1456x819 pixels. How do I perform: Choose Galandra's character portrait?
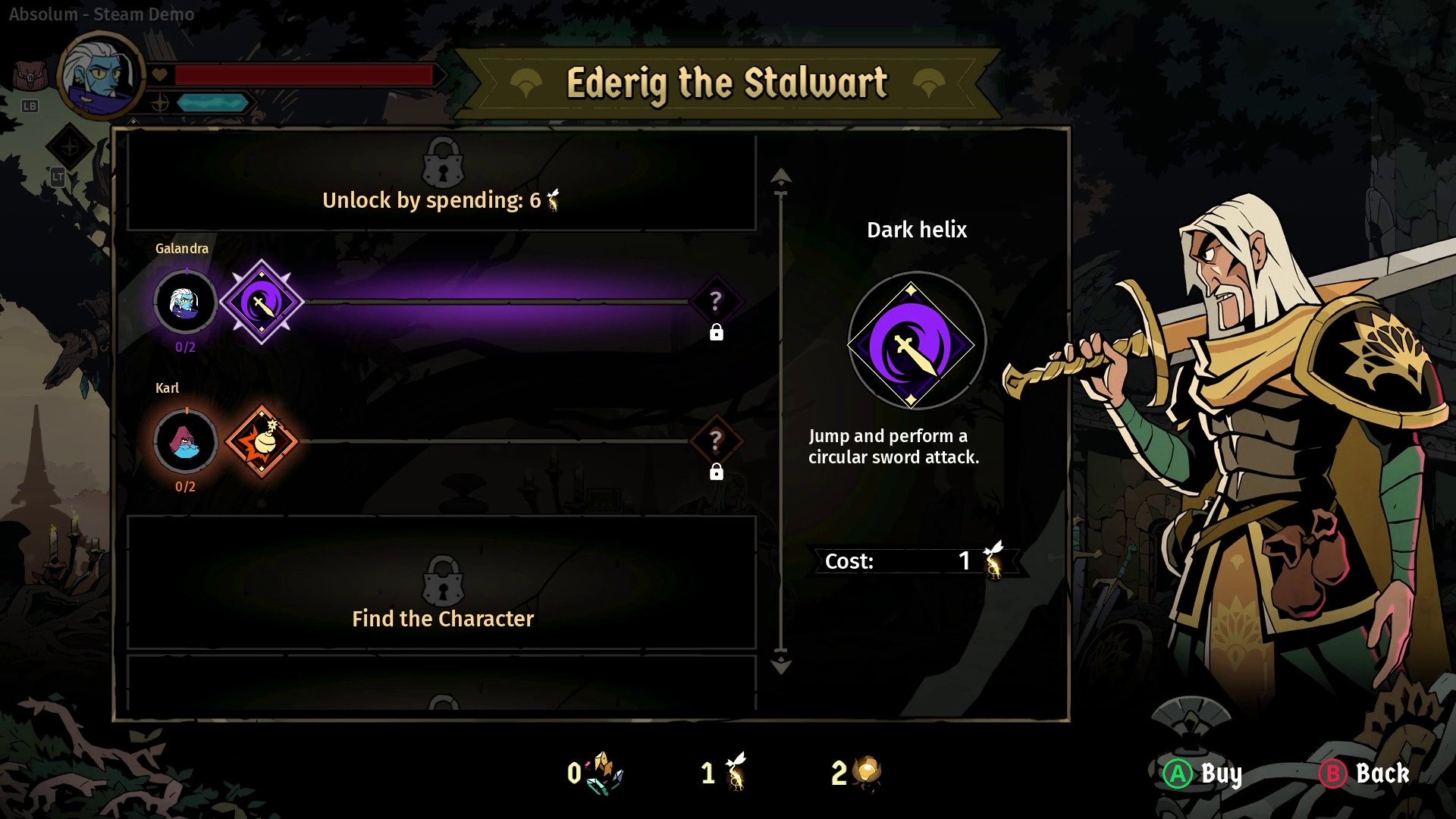point(185,302)
